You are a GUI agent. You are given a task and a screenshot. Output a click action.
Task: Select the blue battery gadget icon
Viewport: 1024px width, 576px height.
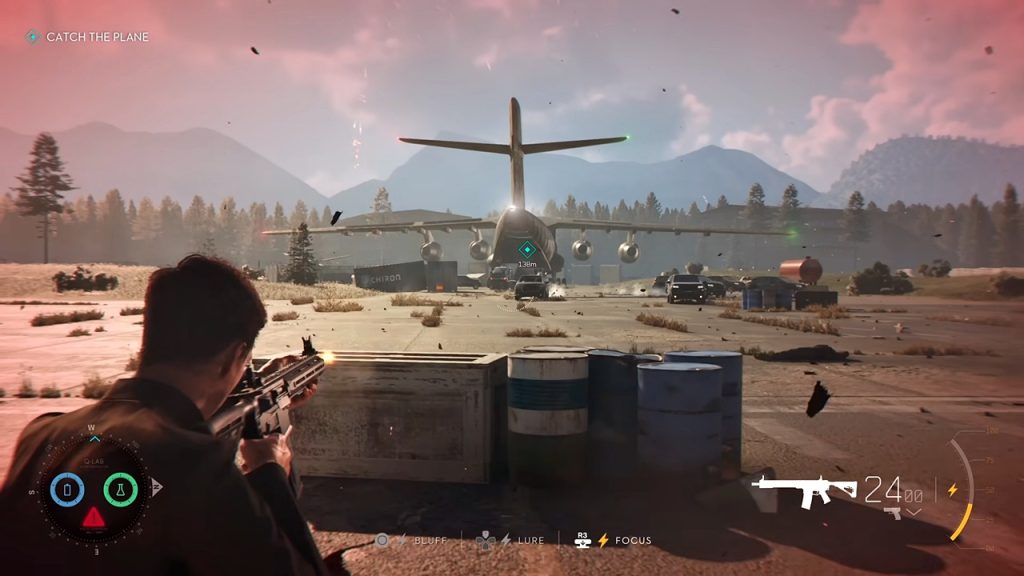click(x=67, y=489)
